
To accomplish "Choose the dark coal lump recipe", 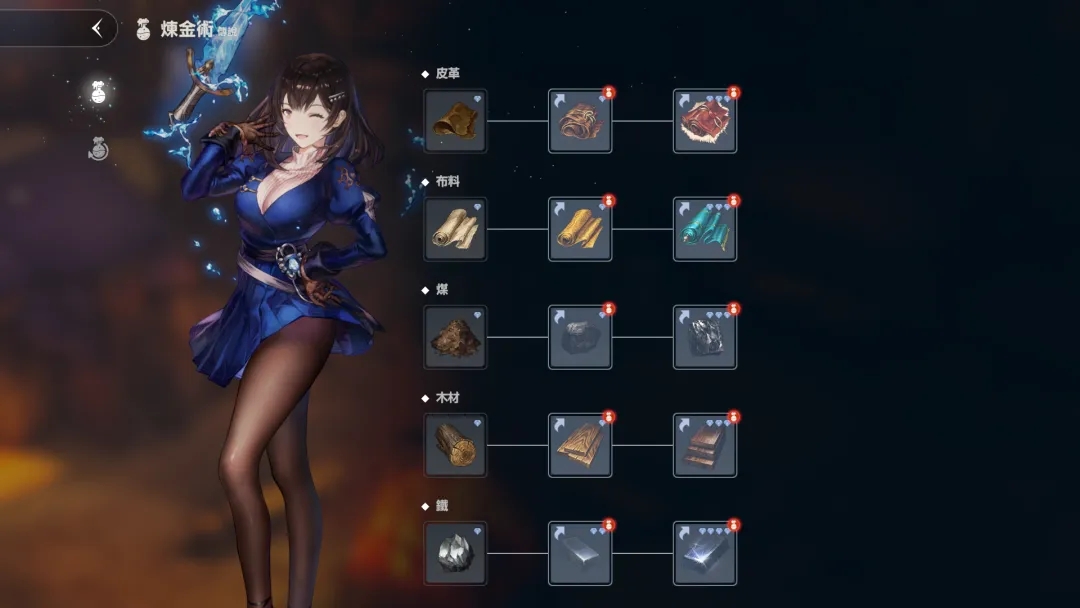I will point(580,337).
